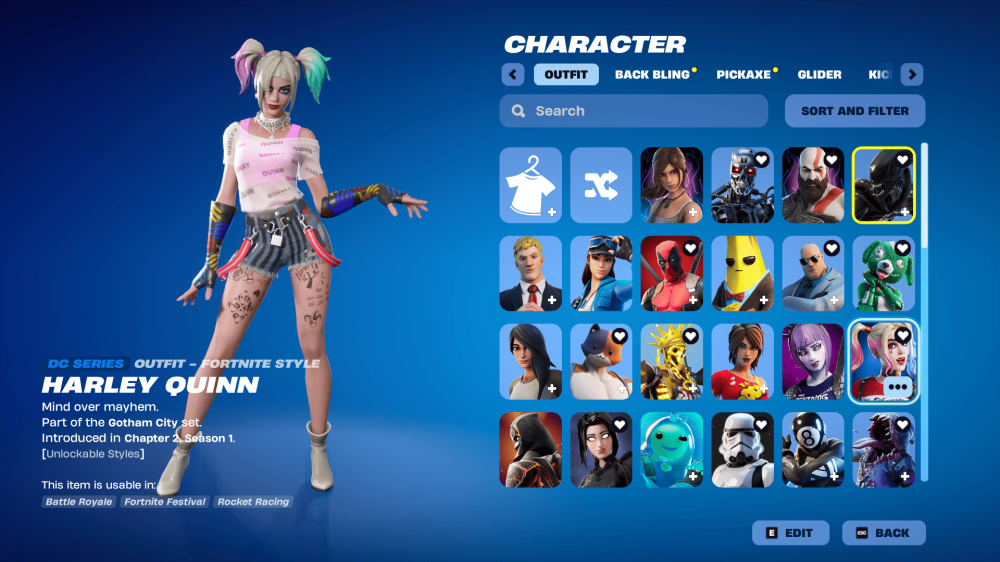This screenshot has width=1000, height=562.
Task: Show the Outfit tab
Action: tap(566, 75)
